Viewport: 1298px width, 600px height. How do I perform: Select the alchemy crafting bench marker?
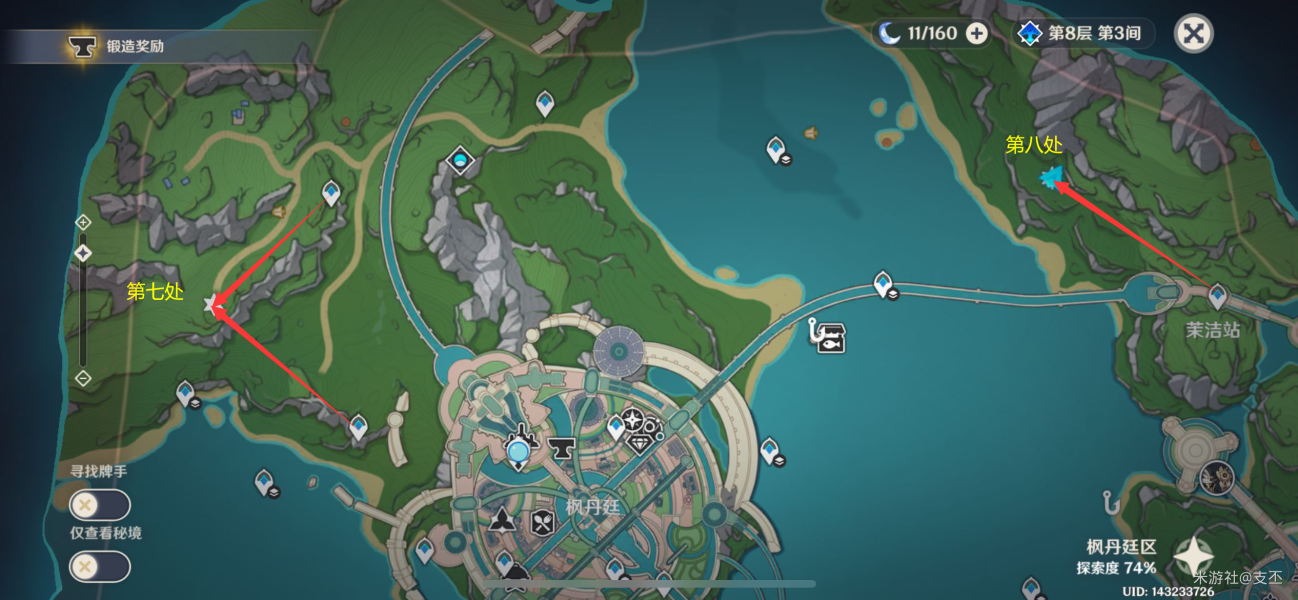point(502,520)
